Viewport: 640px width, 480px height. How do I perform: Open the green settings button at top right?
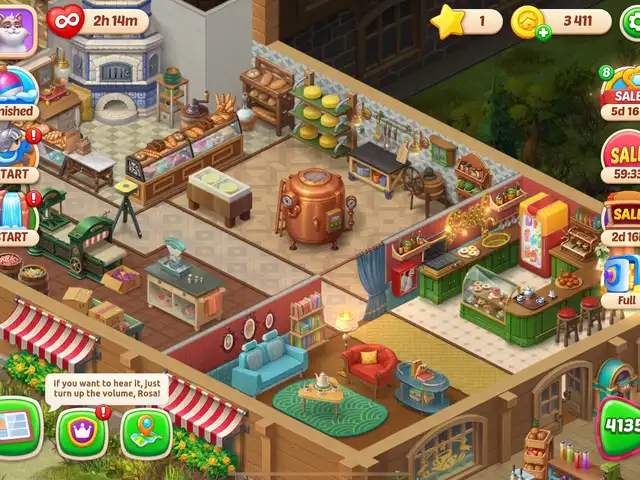632,20
